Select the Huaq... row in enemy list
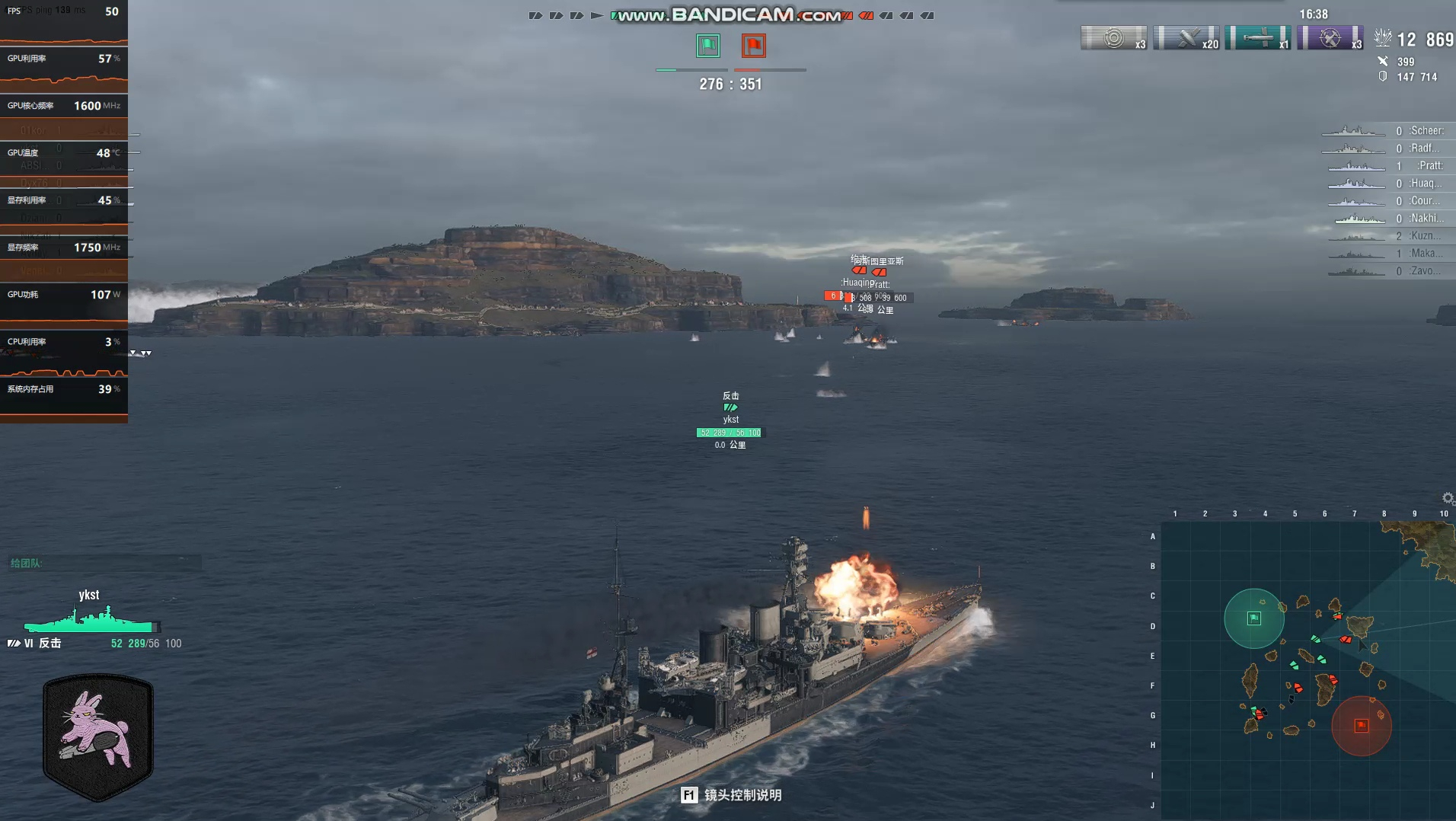 1386,184
